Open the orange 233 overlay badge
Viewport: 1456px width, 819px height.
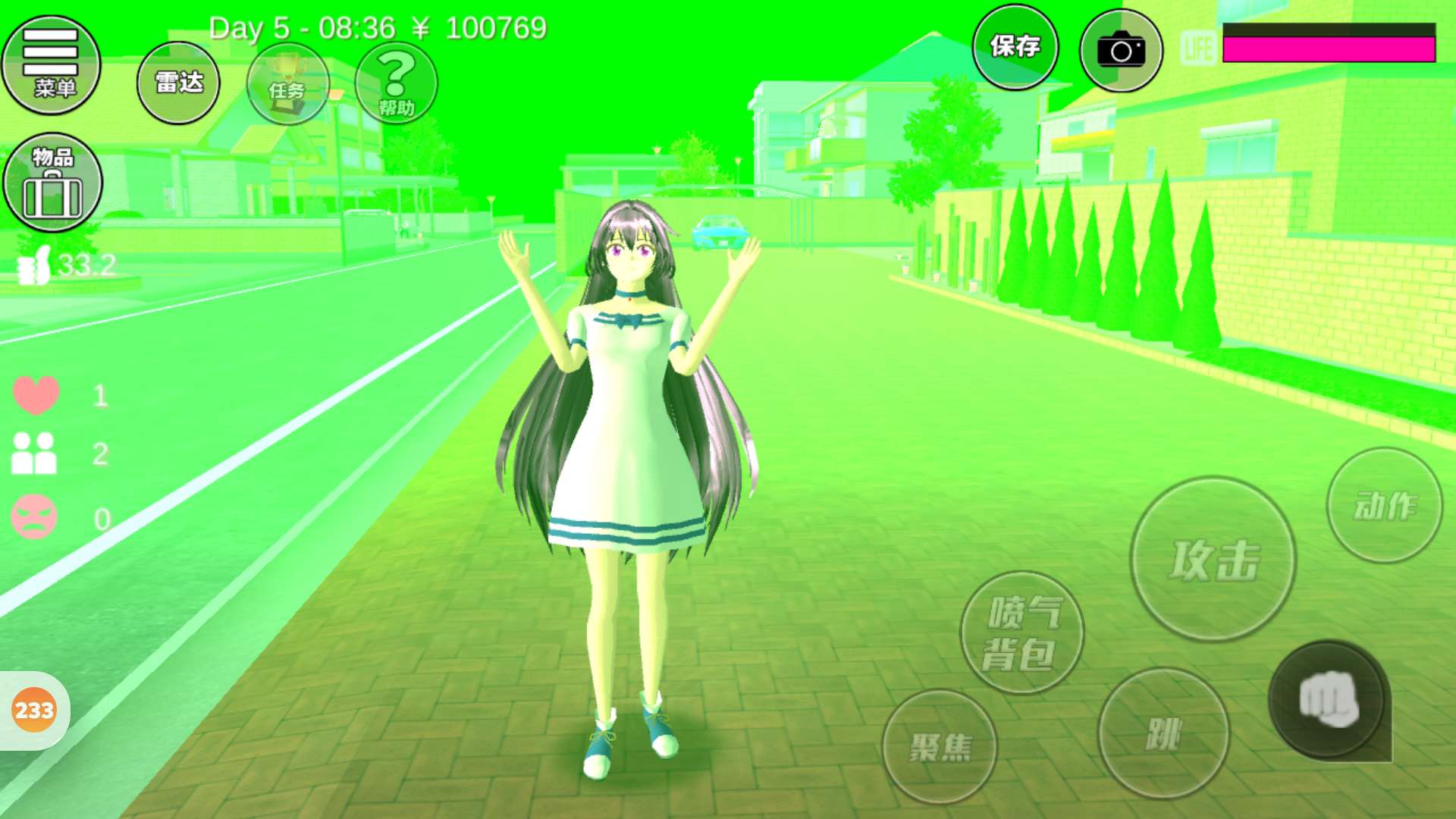click(x=34, y=711)
